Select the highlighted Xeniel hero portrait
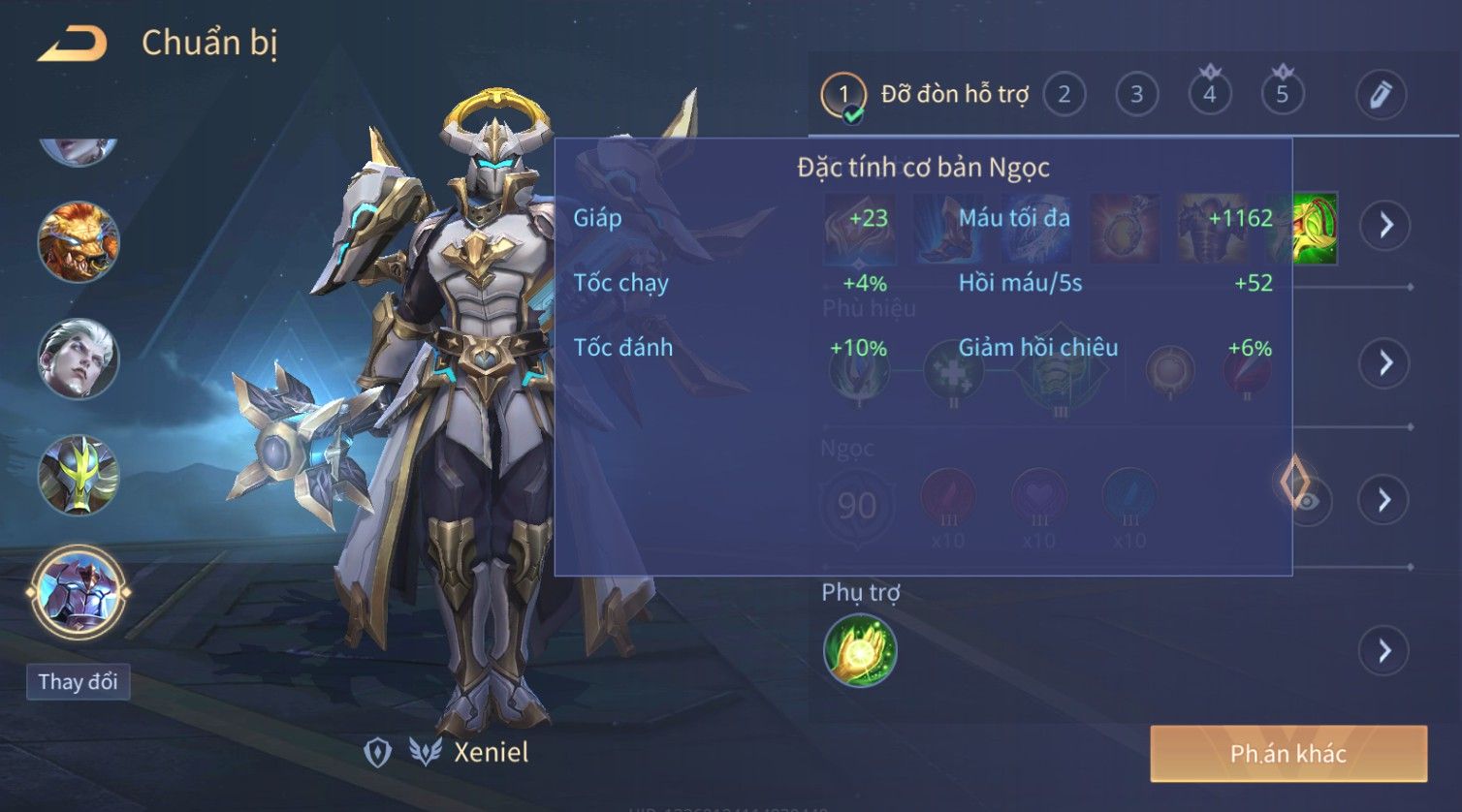The height and width of the screenshot is (812, 1462). click(79, 591)
